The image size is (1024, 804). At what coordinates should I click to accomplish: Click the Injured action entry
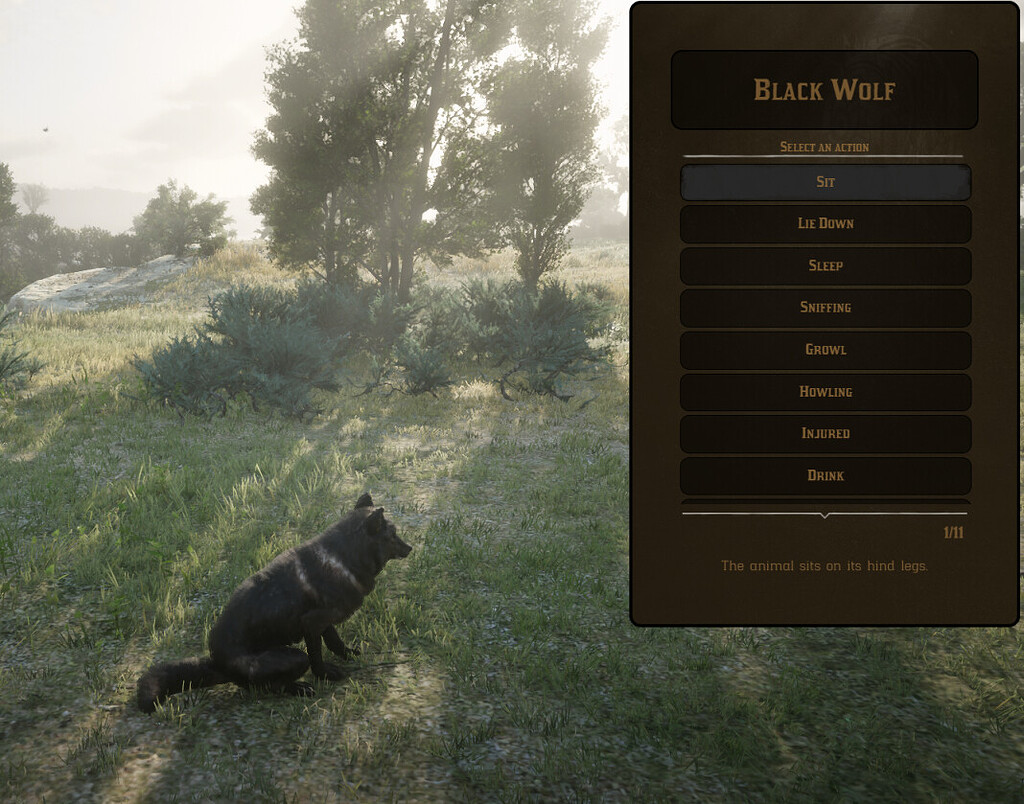coord(825,434)
